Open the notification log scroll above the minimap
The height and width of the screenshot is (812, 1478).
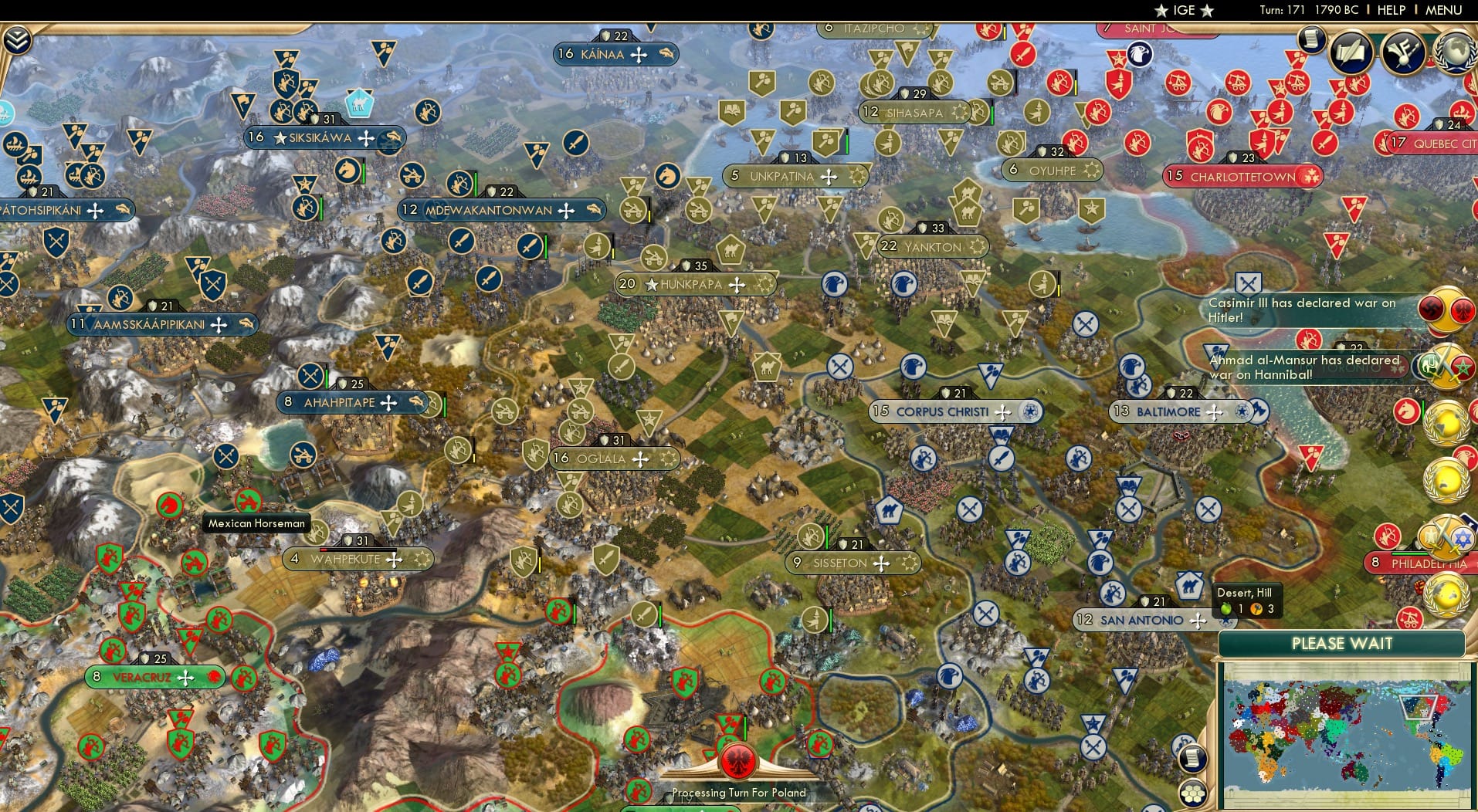(x=1193, y=760)
